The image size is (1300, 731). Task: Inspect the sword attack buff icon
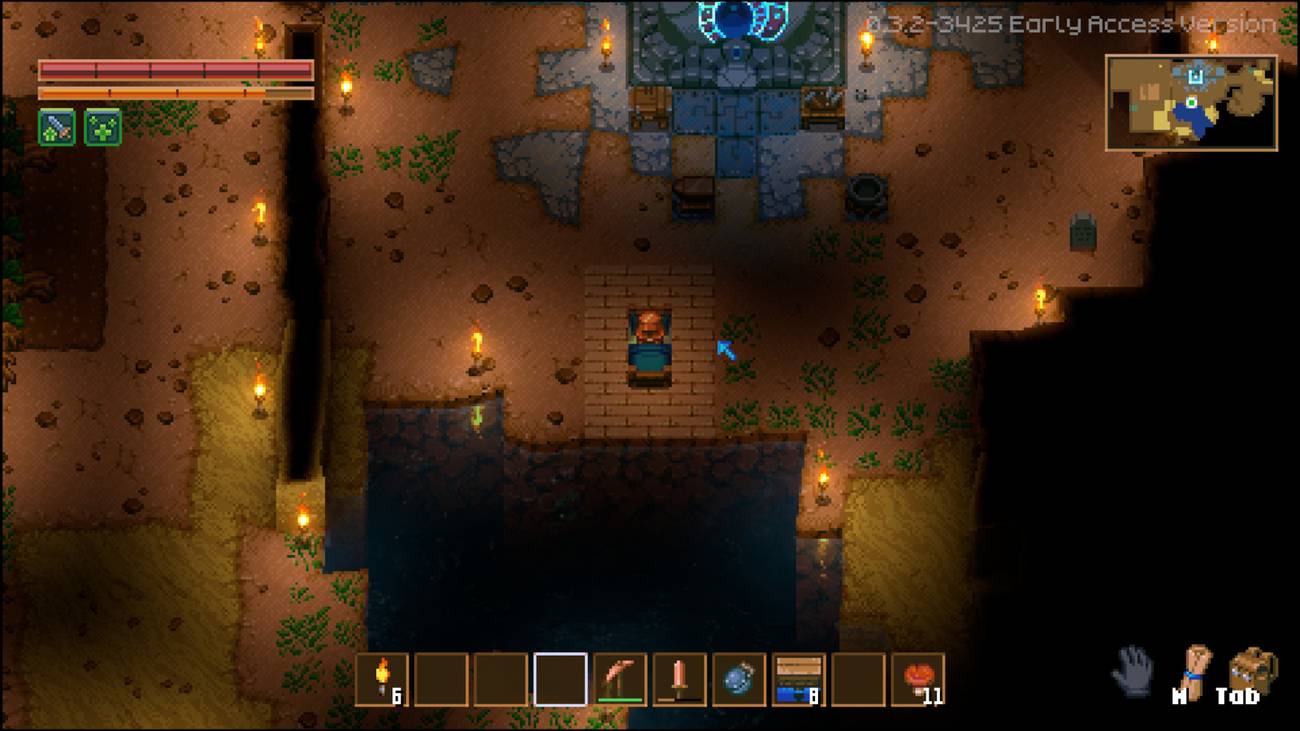[x=56, y=128]
